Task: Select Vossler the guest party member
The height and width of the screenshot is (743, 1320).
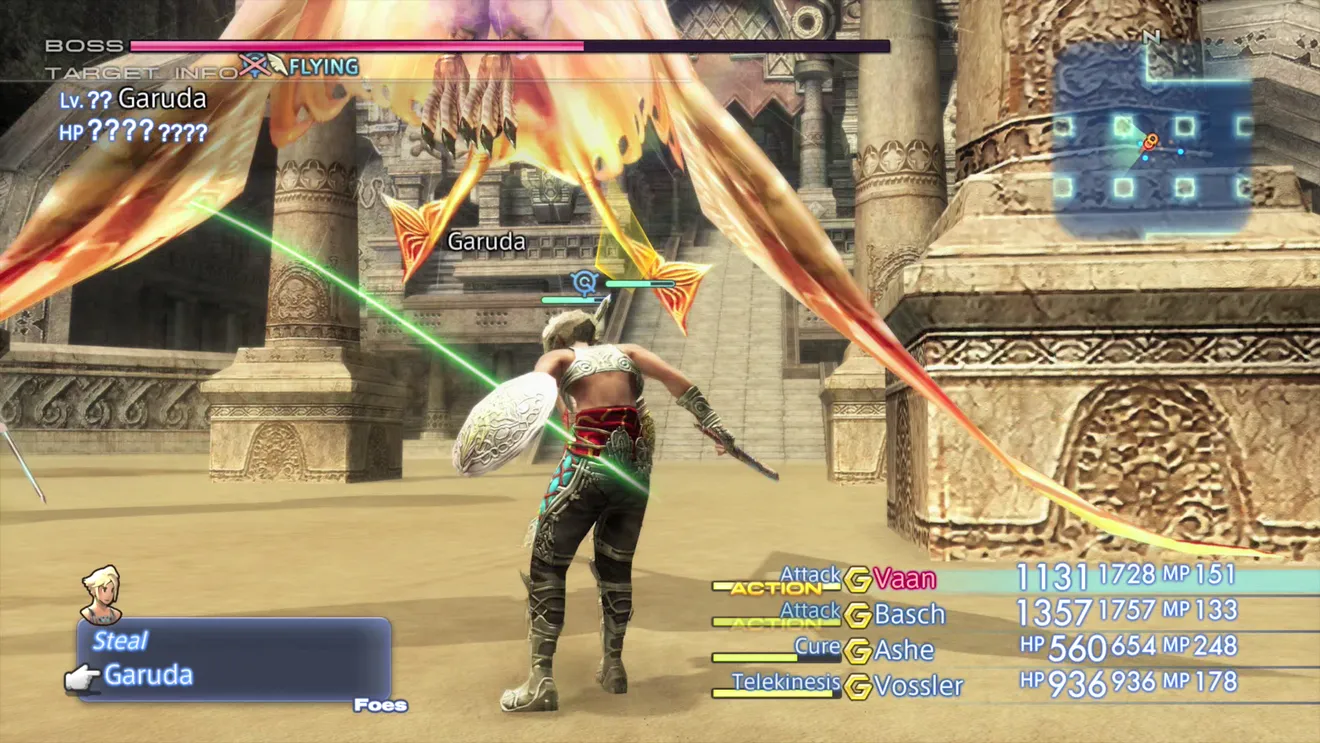Action: (918, 686)
